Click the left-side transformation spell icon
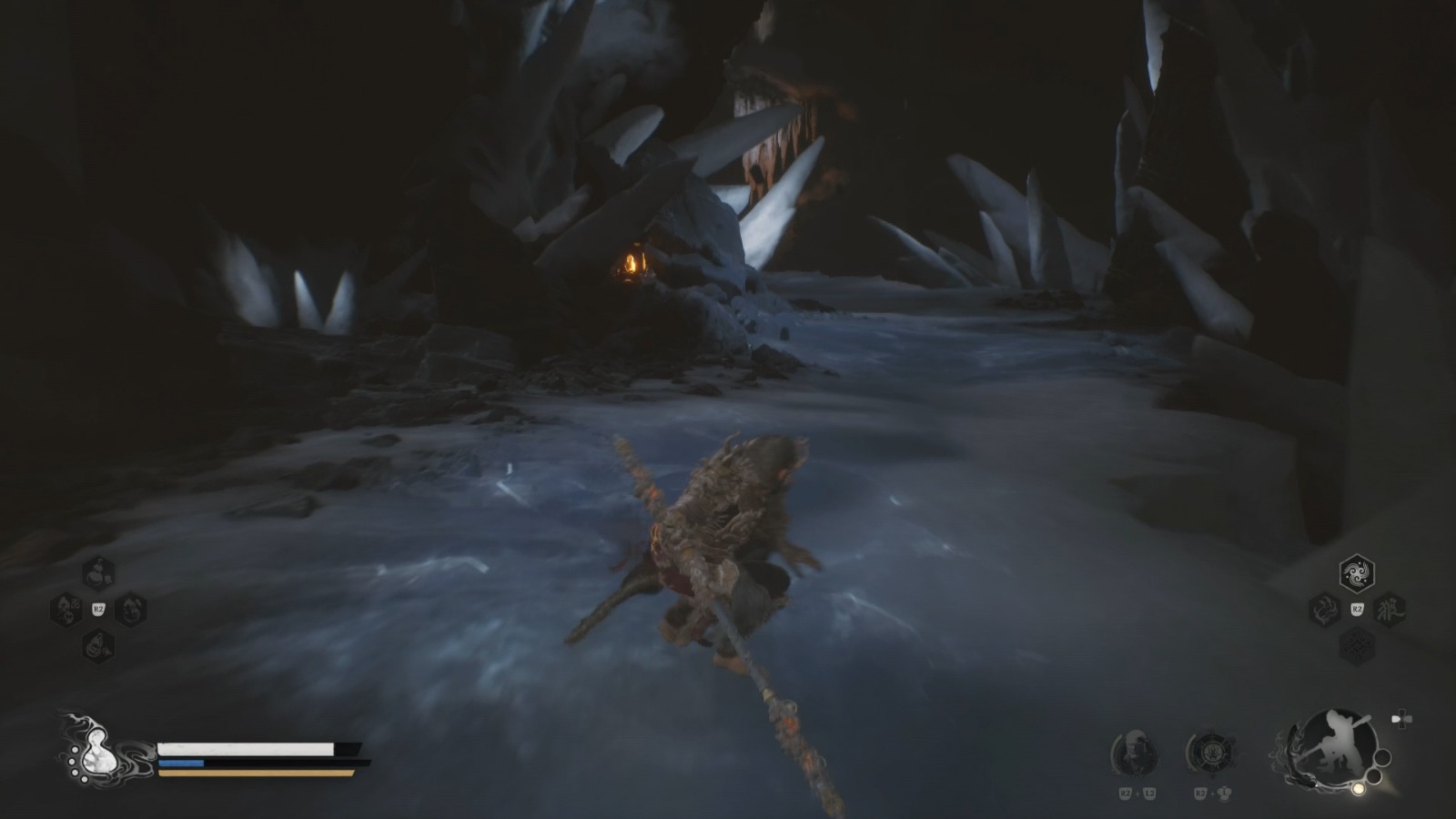 [x=1324, y=609]
